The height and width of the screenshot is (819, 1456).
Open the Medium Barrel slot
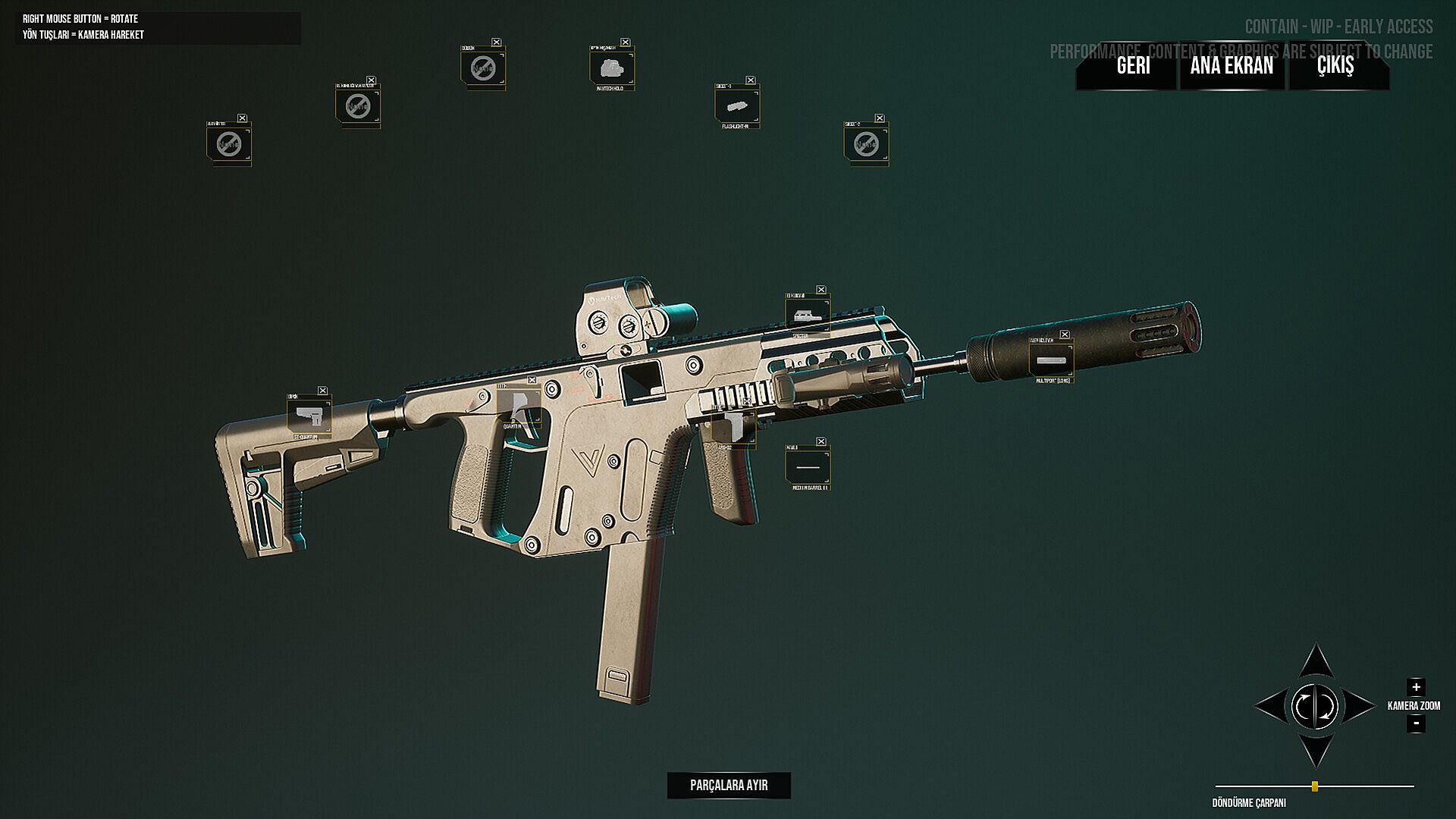click(808, 466)
